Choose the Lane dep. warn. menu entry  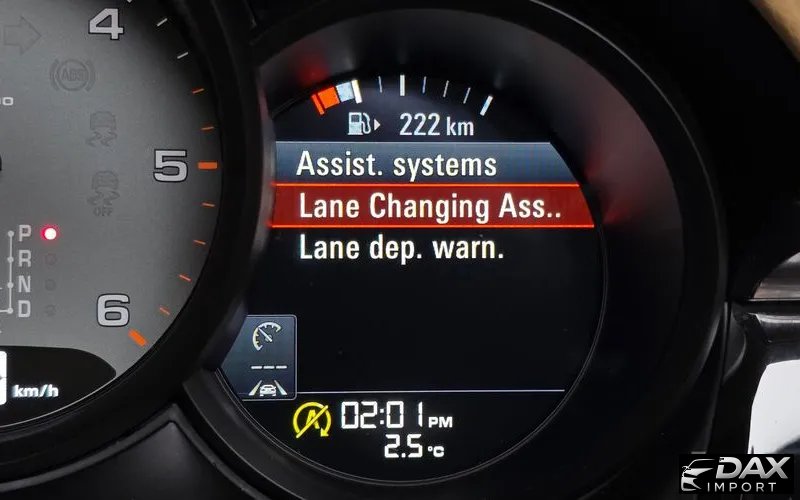(x=402, y=248)
